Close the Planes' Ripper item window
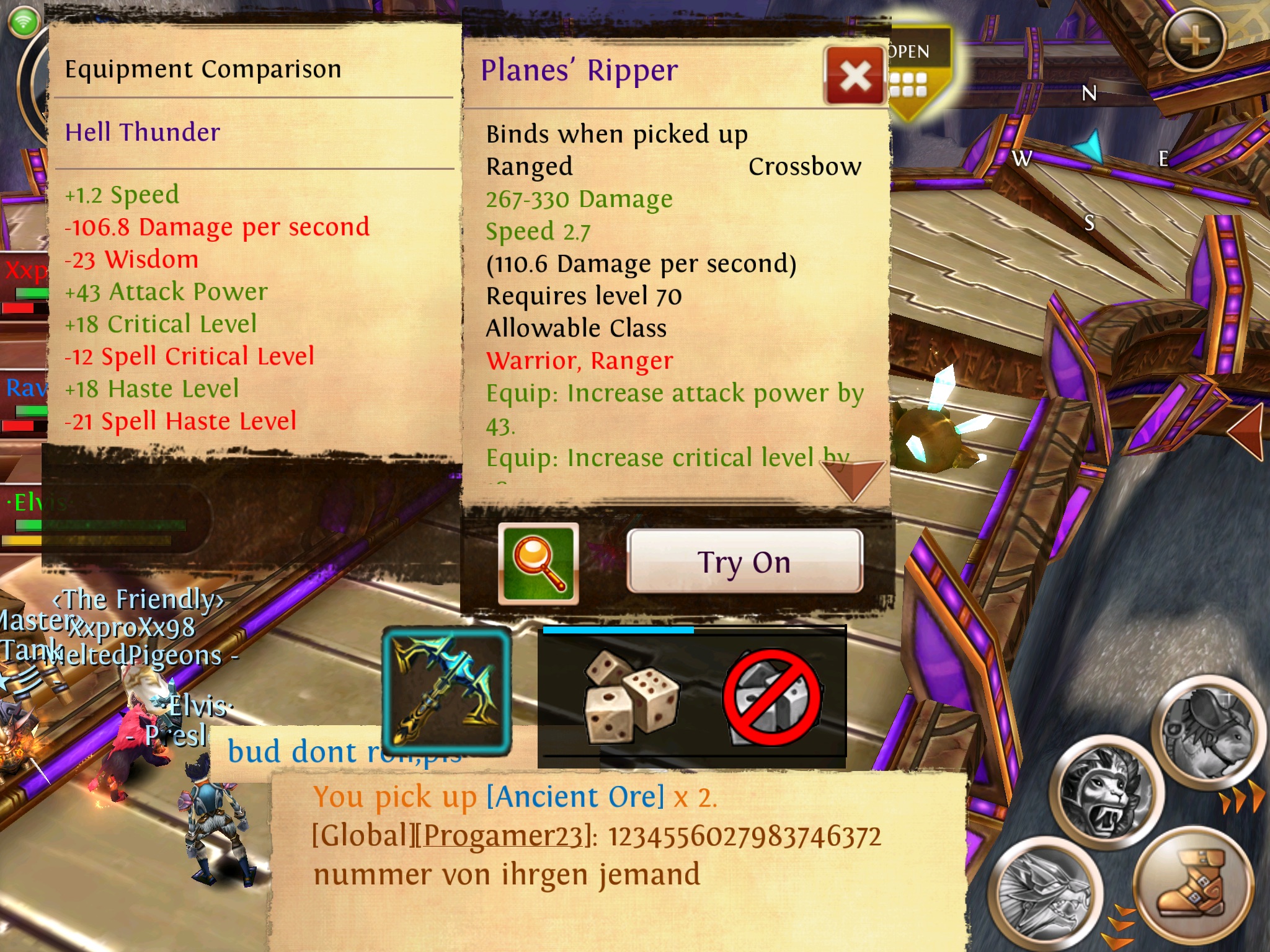This screenshot has width=1270, height=952. [x=855, y=77]
